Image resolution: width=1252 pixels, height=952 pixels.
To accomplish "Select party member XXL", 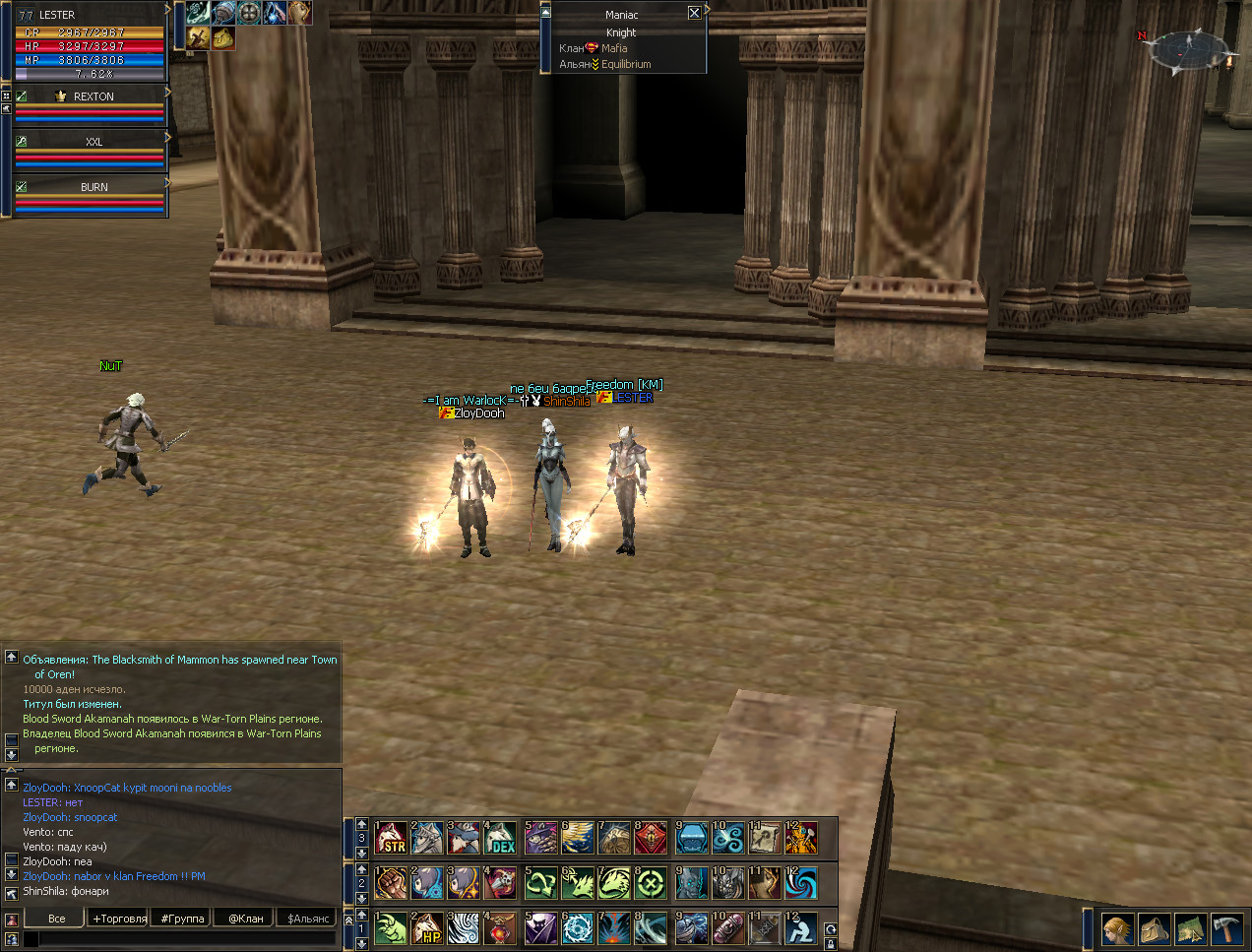I will (x=93, y=142).
